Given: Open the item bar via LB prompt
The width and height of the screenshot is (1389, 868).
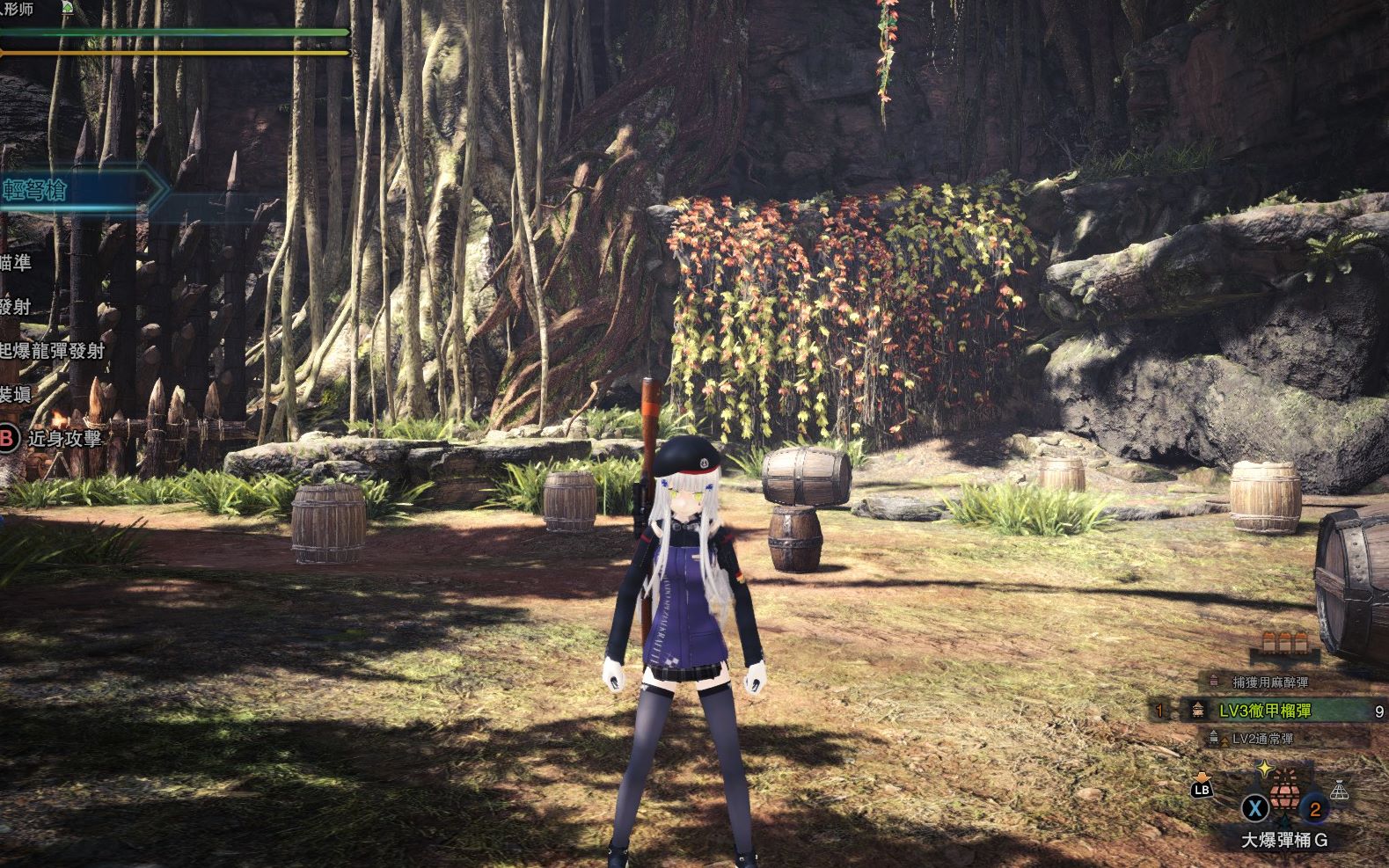Looking at the screenshot, I should pos(1201,791).
